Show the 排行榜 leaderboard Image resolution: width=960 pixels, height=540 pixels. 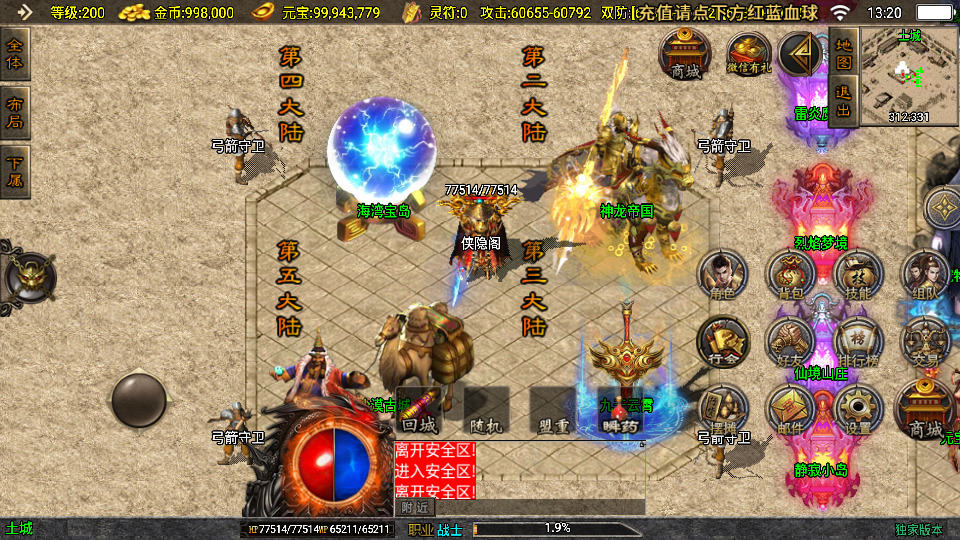[858, 343]
